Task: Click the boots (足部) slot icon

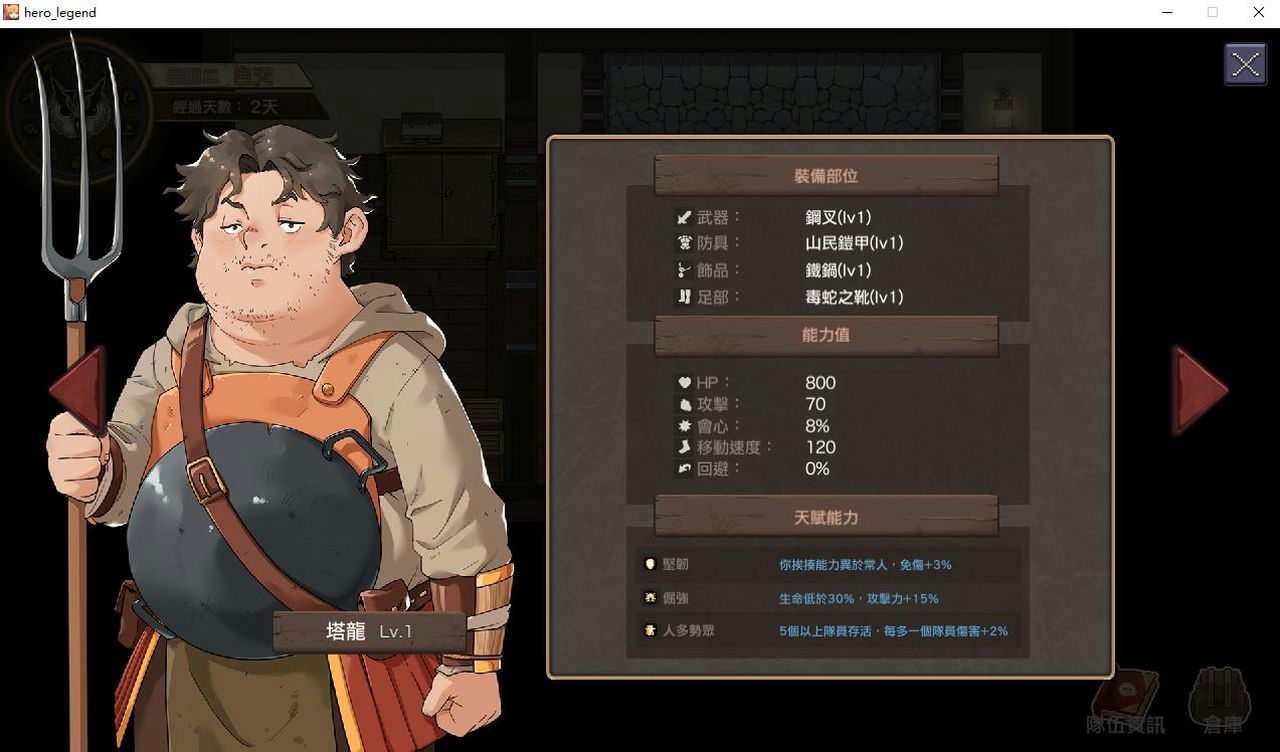Action: coord(683,297)
